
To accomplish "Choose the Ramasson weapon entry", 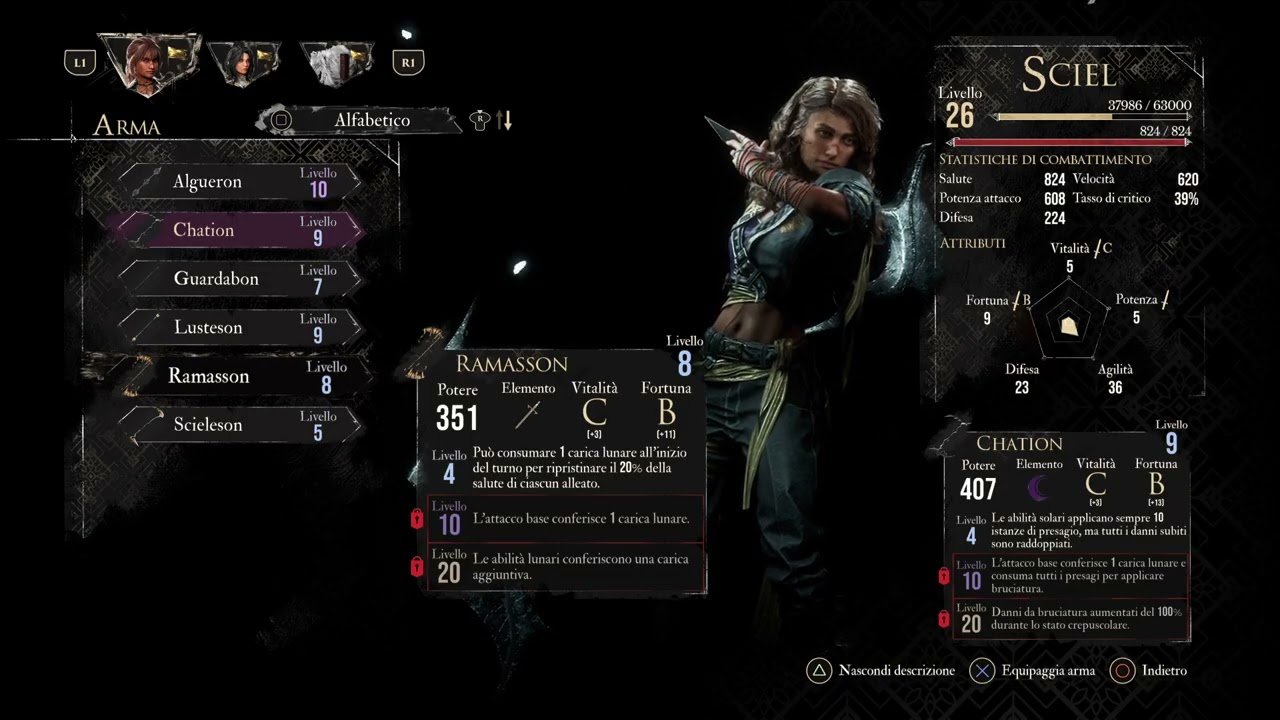I will (x=238, y=376).
